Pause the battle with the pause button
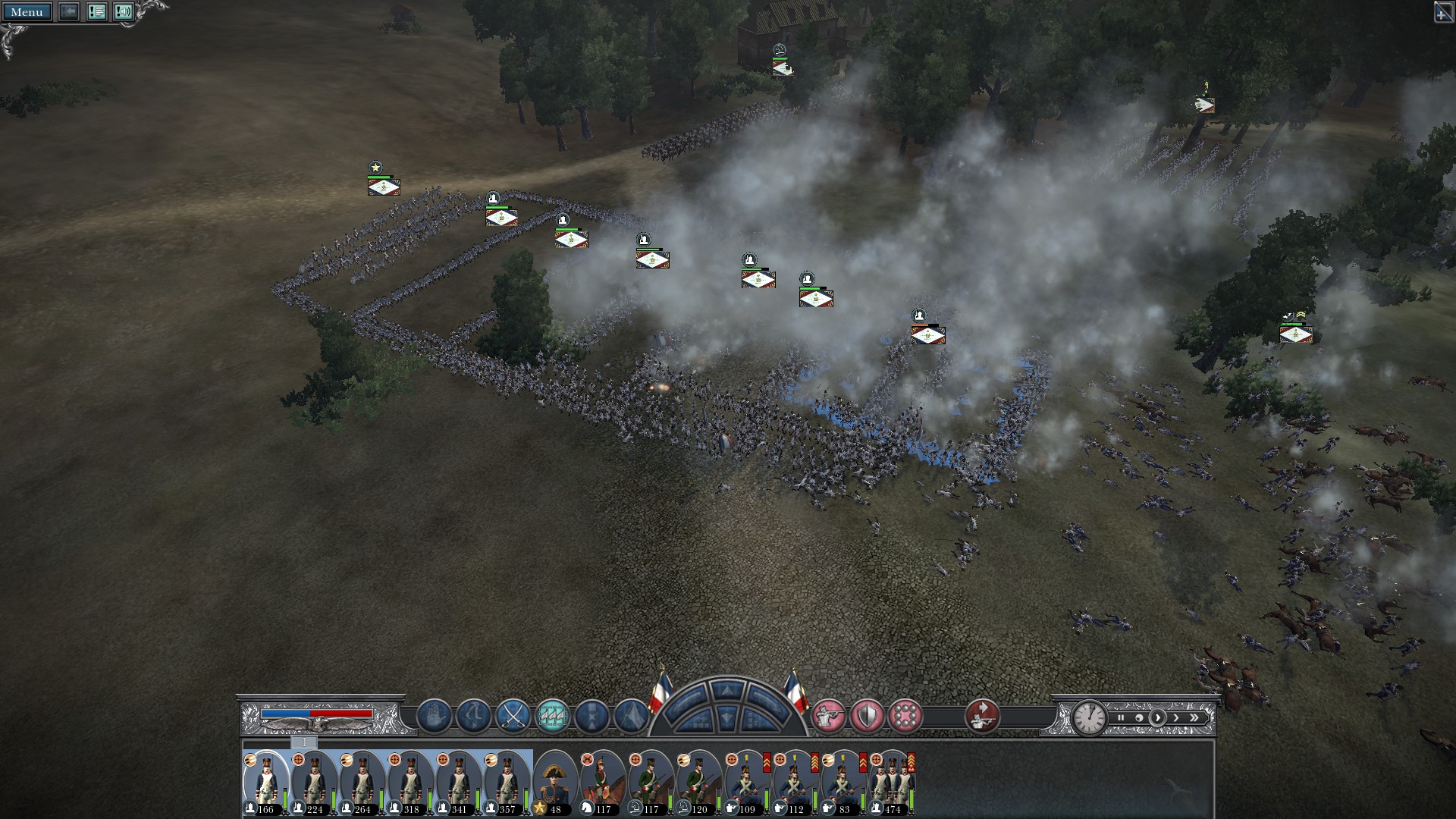This screenshot has width=1456, height=819. (x=1121, y=718)
